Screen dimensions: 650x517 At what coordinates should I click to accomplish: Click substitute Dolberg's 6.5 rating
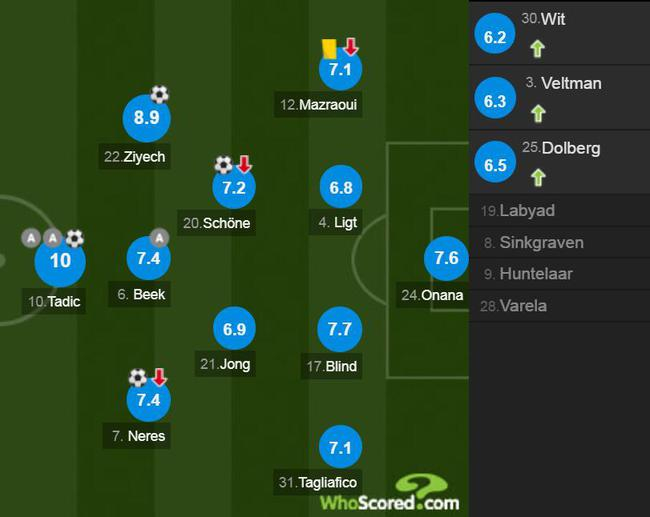pos(496,165)
